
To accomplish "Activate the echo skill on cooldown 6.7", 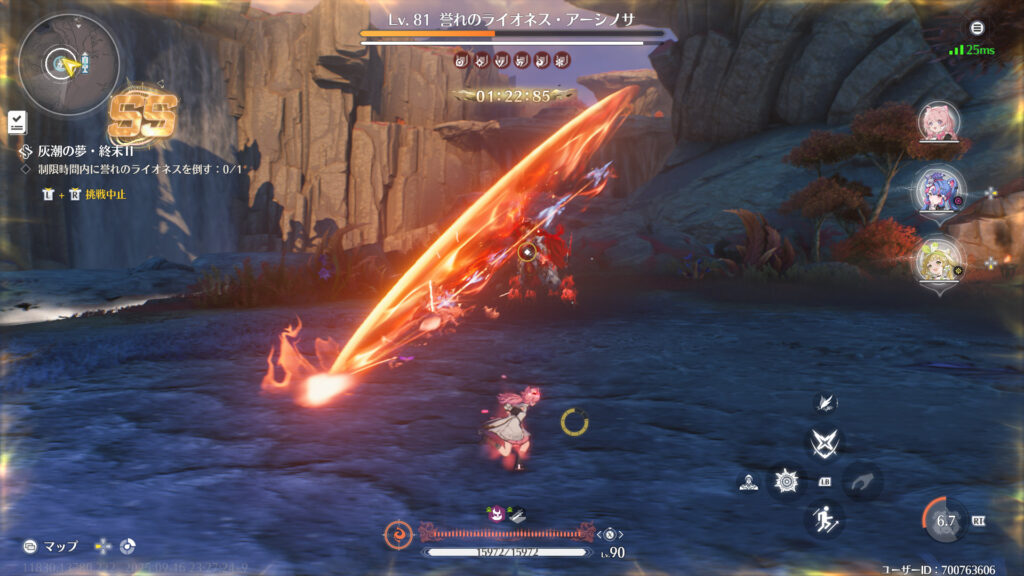I will pos(946,520).
